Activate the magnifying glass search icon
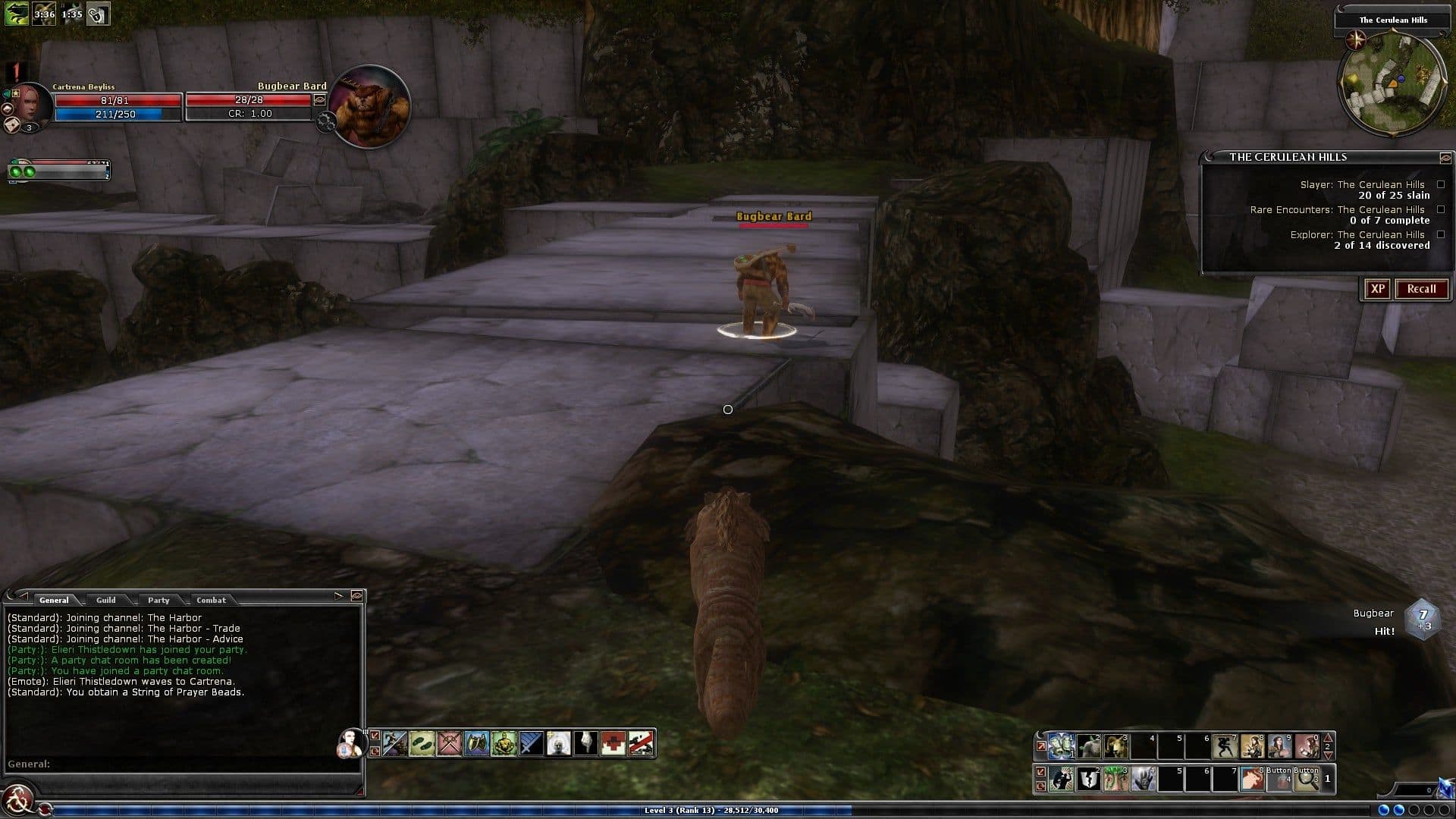Screen dimensions: 1456x819 pos(1307,780)
